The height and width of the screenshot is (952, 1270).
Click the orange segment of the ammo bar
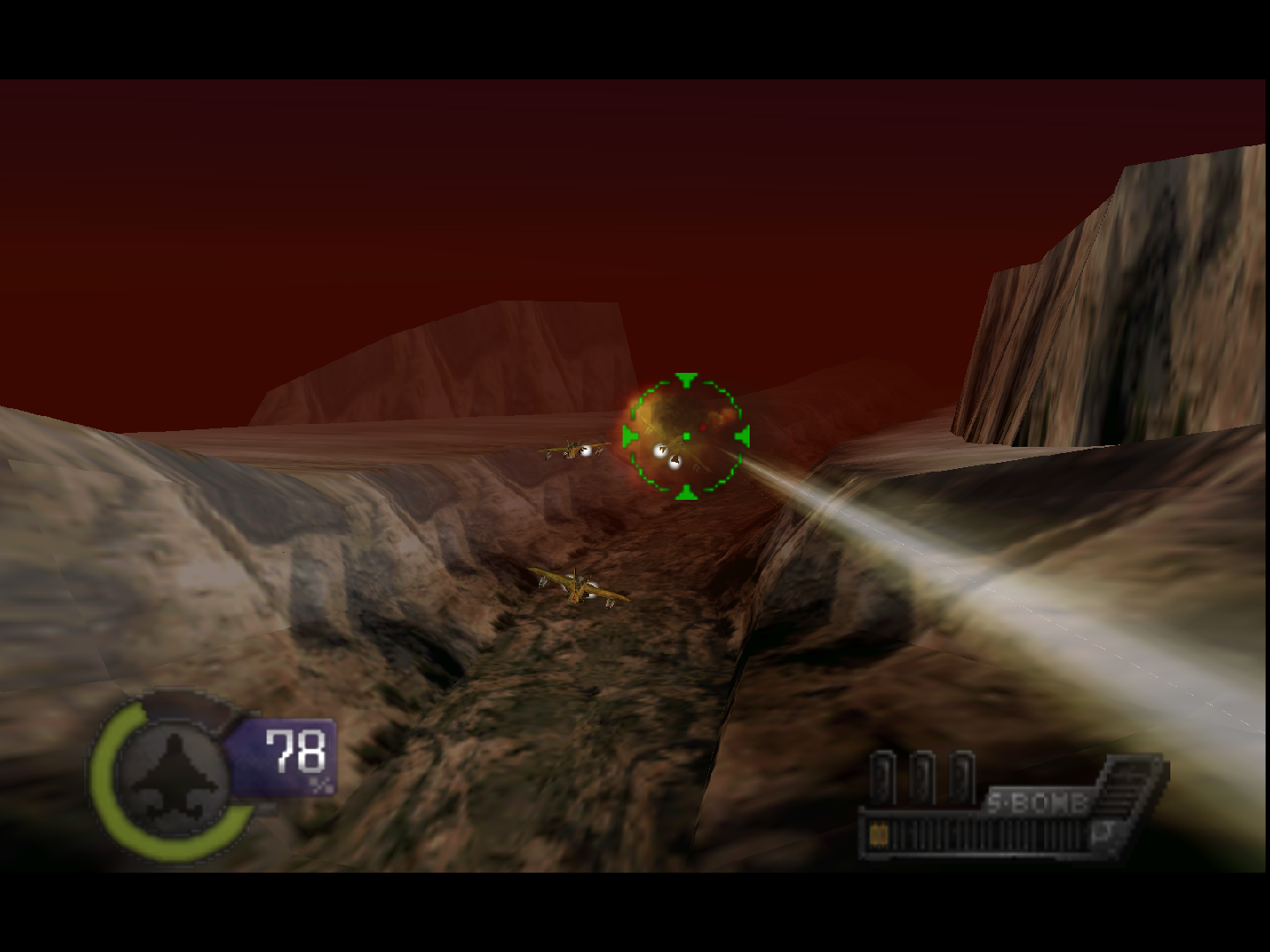coord(878,833)
